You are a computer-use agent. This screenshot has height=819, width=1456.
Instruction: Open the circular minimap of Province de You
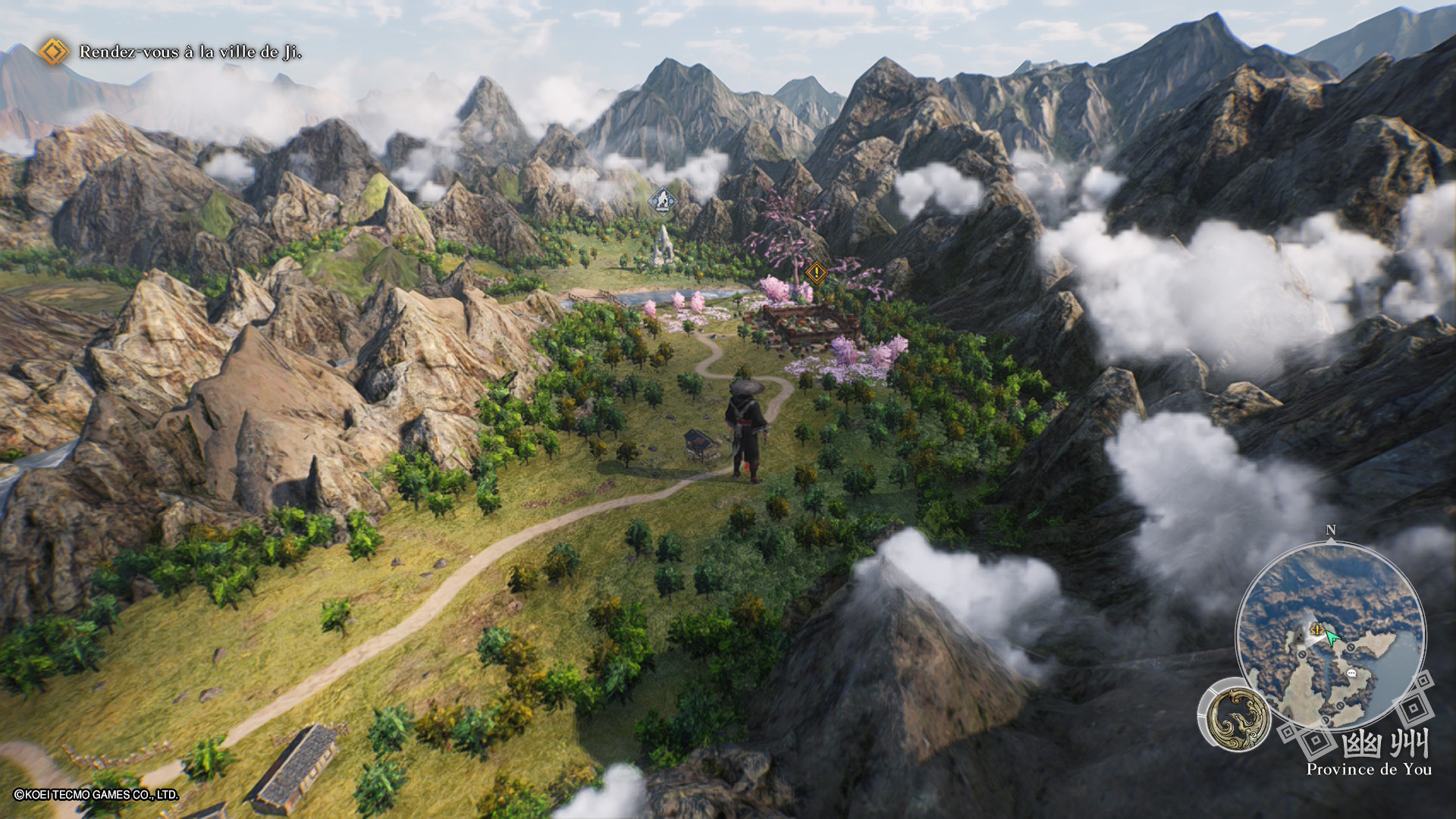1330,635
